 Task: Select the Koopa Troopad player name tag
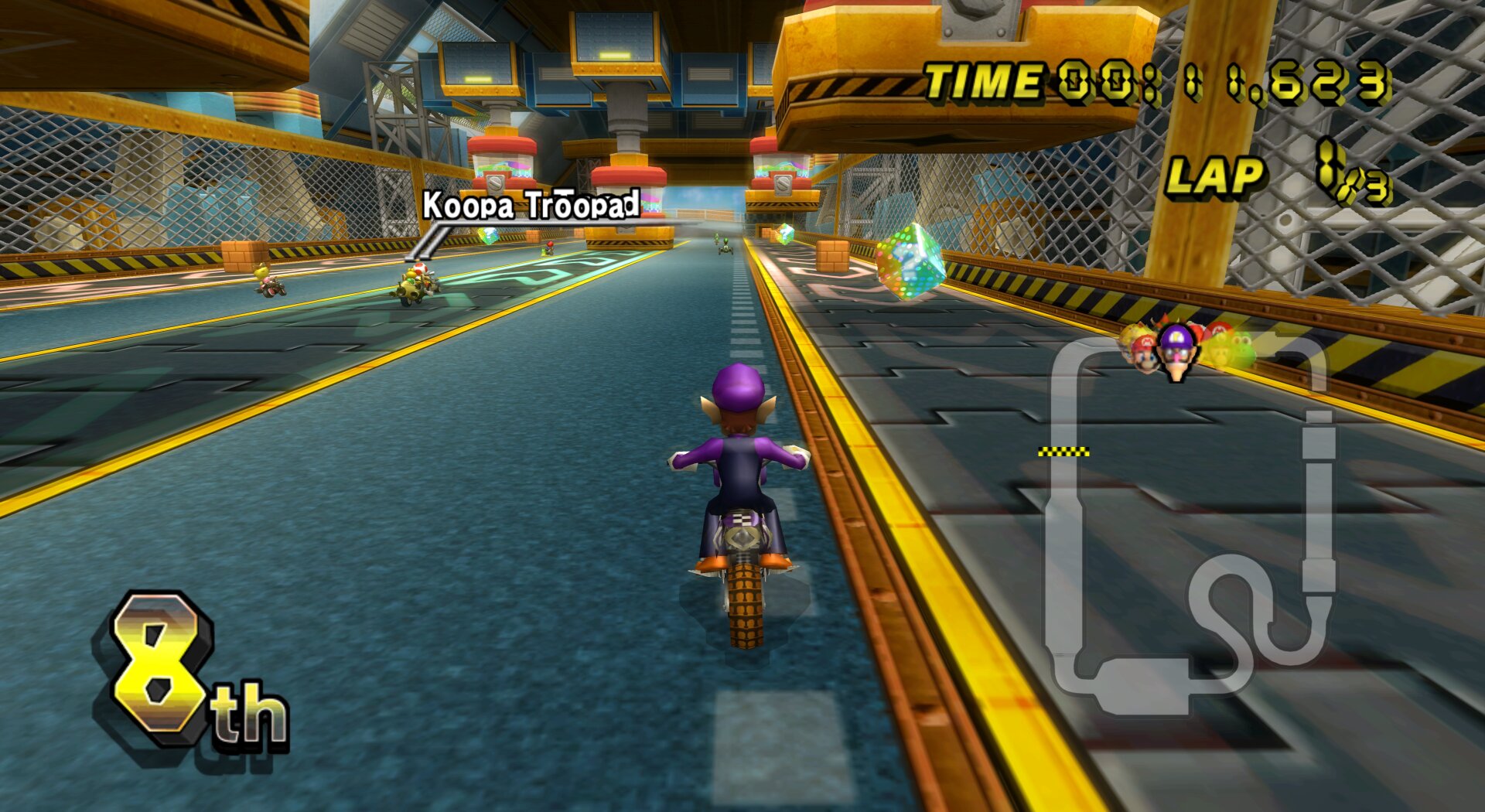pos(531,206)
